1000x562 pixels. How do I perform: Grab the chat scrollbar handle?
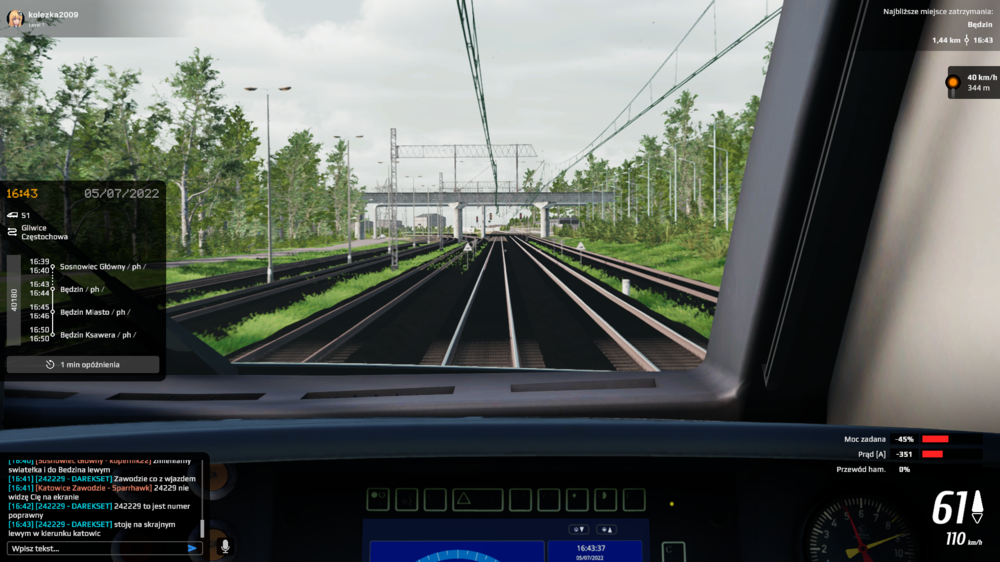202,528
